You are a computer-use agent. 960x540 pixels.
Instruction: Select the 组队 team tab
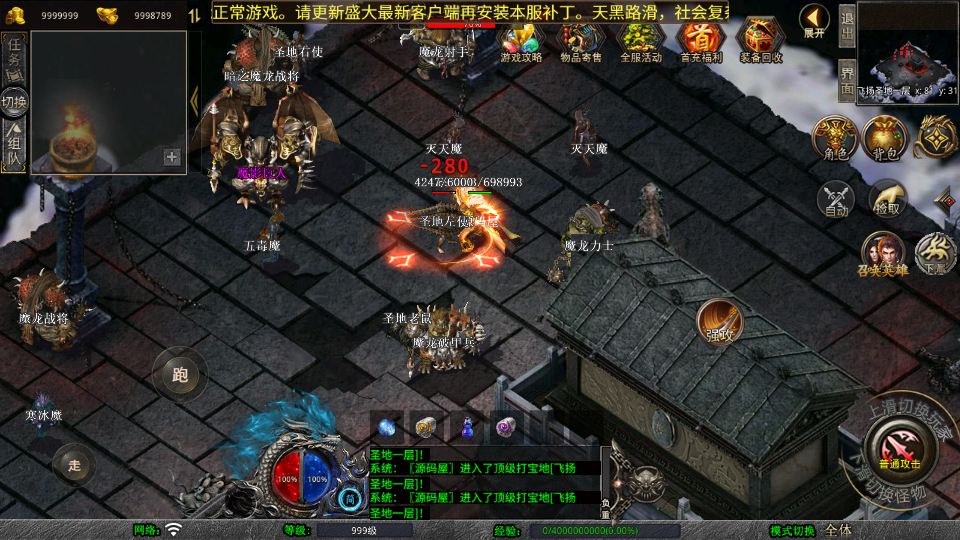pyautogui.click(x=14, y=144)
